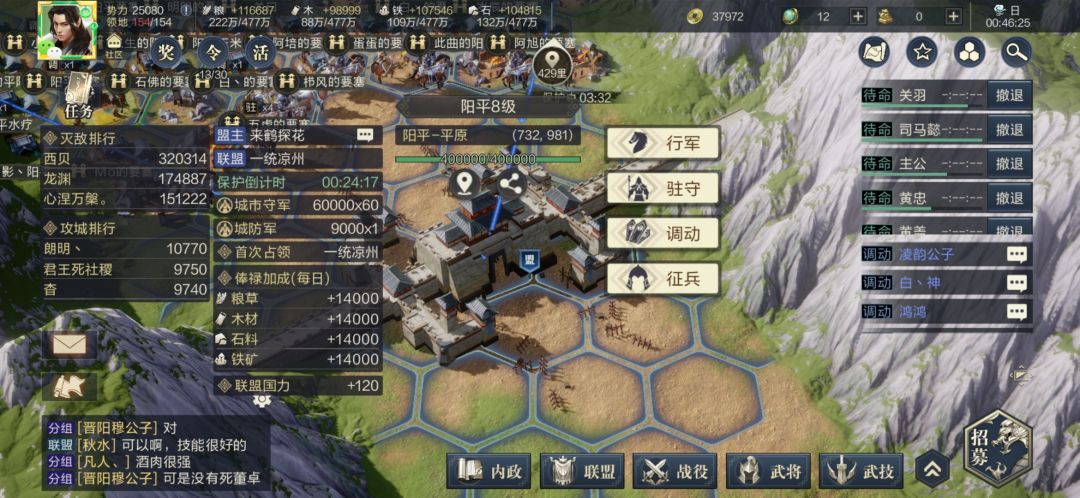
Task: Open the 调动 transfer command
Action: (662, 233)
